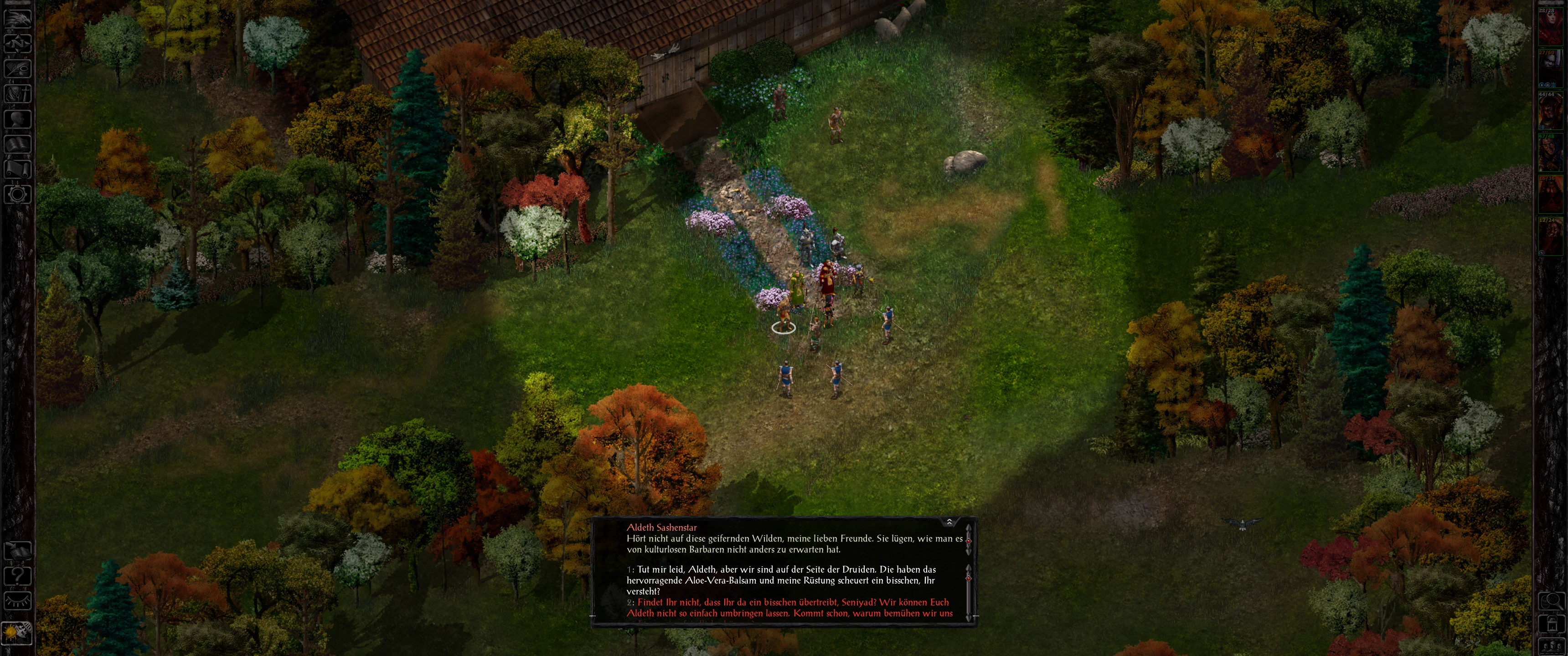The width and height of the screenshot is (1568, 656).
Task: Open the journal with the quill and inkwell icon
Action: point(18,68)
